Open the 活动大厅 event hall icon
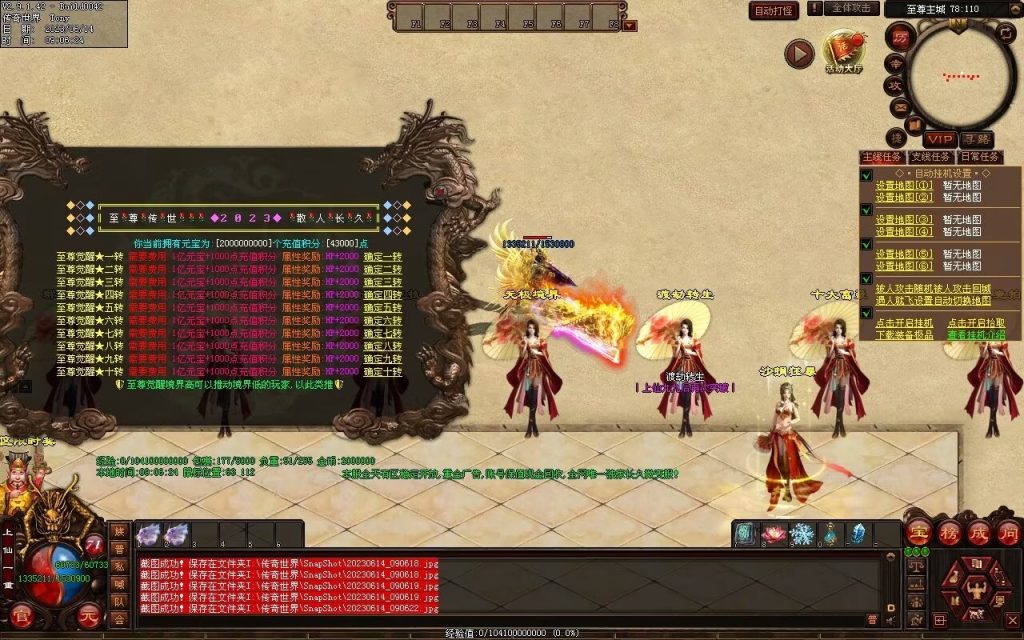The height and width of the screenshot is (640, 1024). click(843, 51)
